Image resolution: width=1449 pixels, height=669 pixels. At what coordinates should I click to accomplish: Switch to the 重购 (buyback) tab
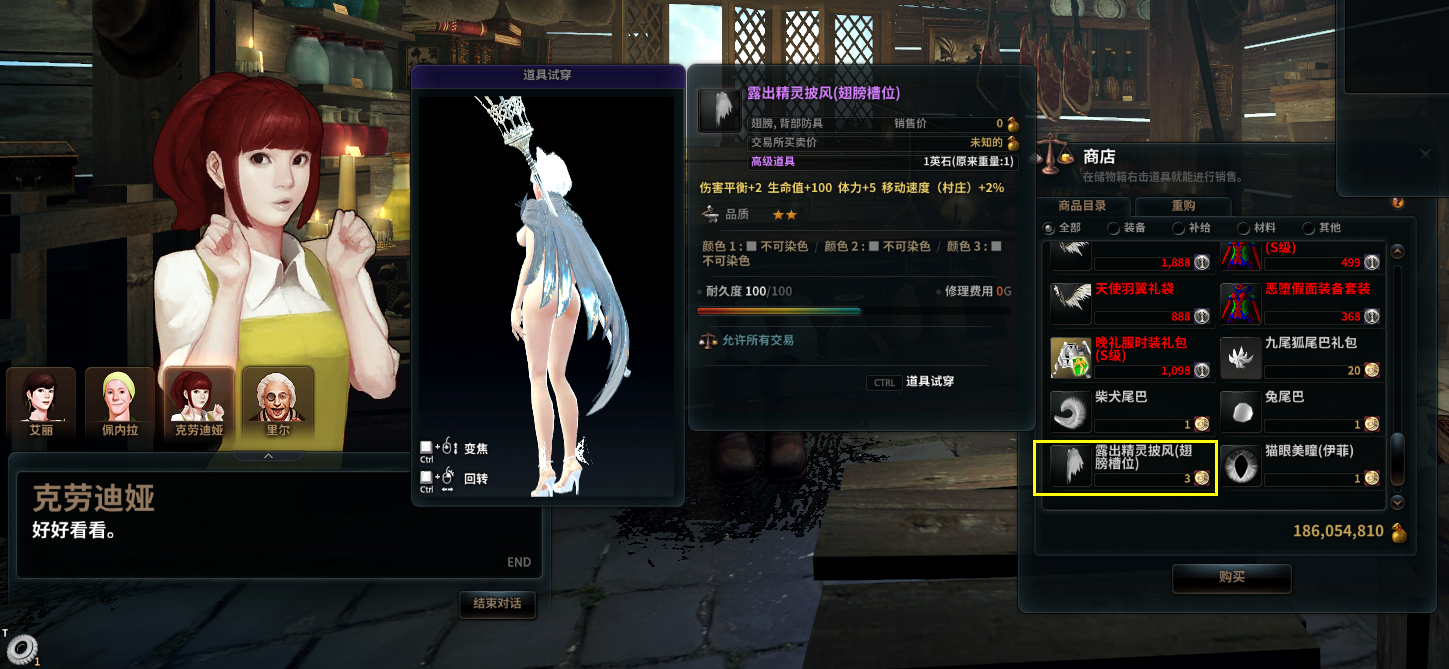coord(1182,206)
